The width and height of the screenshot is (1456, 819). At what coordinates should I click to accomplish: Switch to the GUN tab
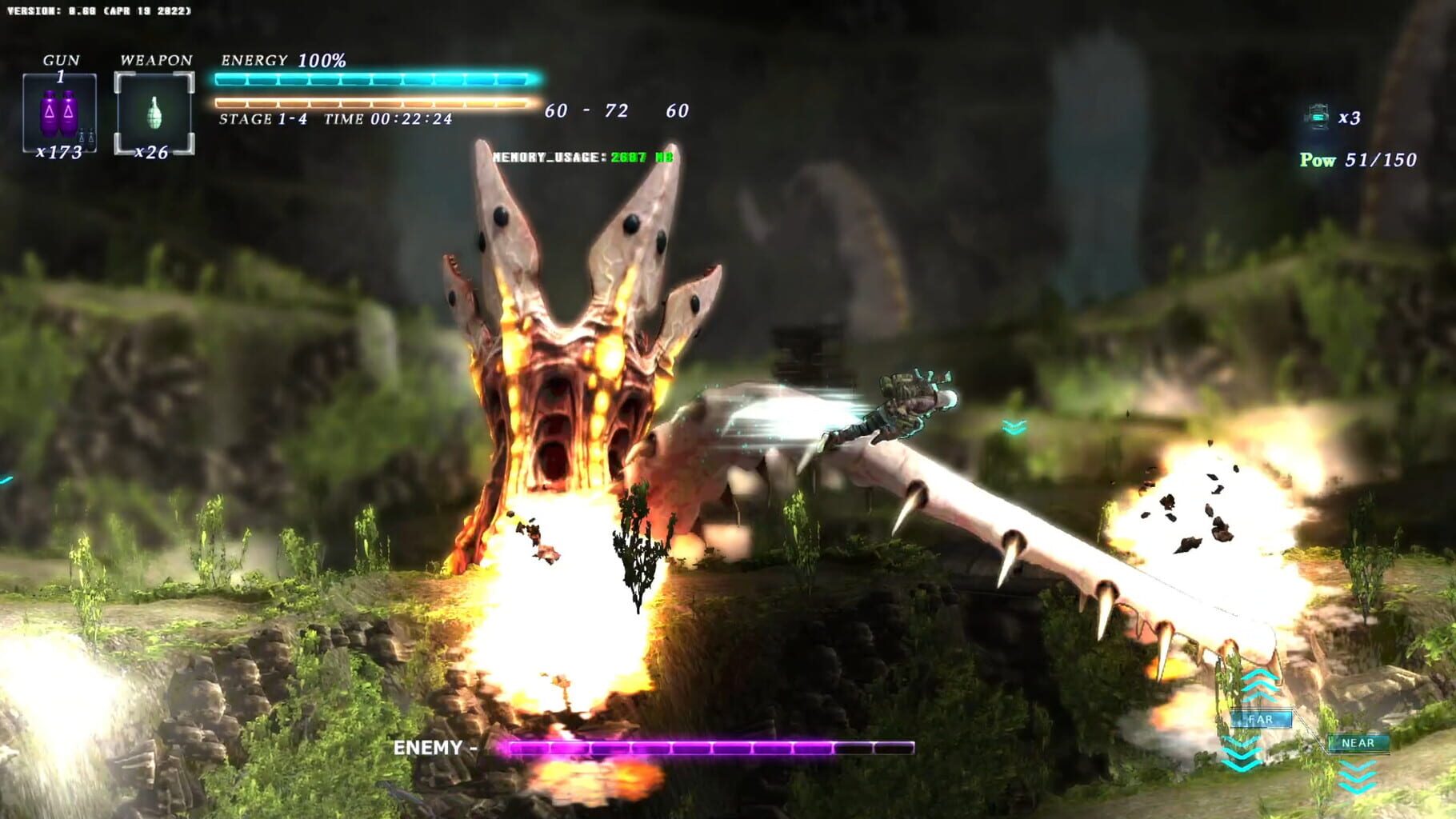[x=62, y=59]
